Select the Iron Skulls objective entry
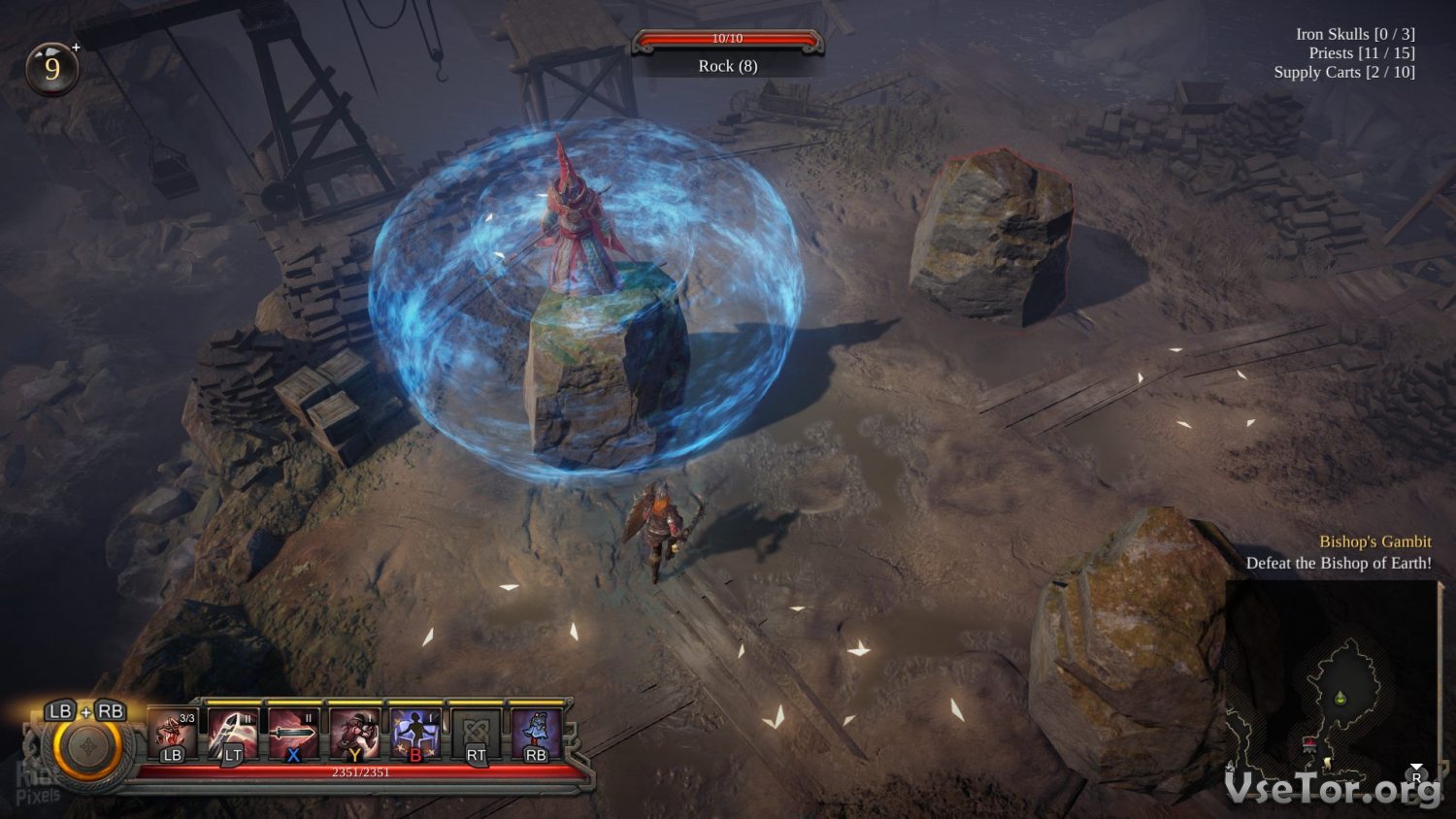Image resolution: width=1456 pixels, height=819 pixels. tap(1354, 34)
